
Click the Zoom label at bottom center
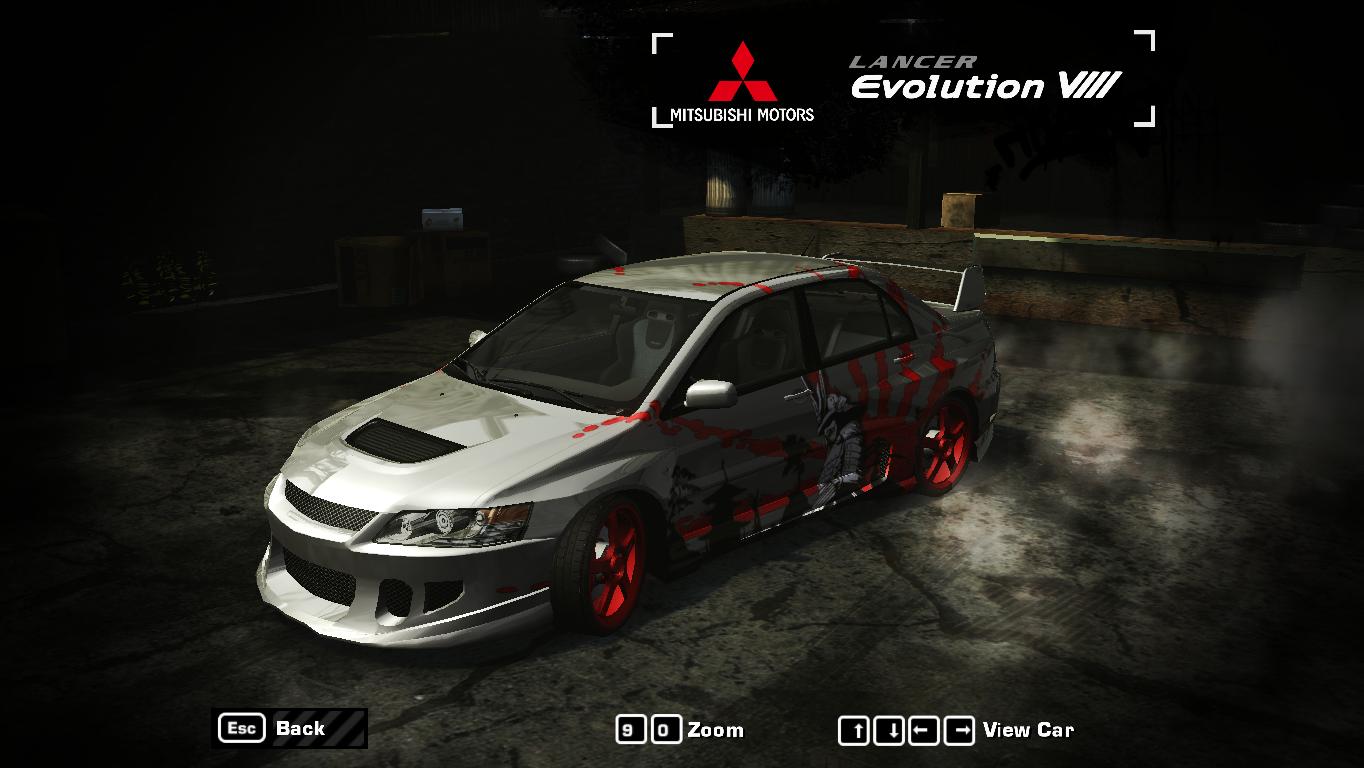coord(715,730)
